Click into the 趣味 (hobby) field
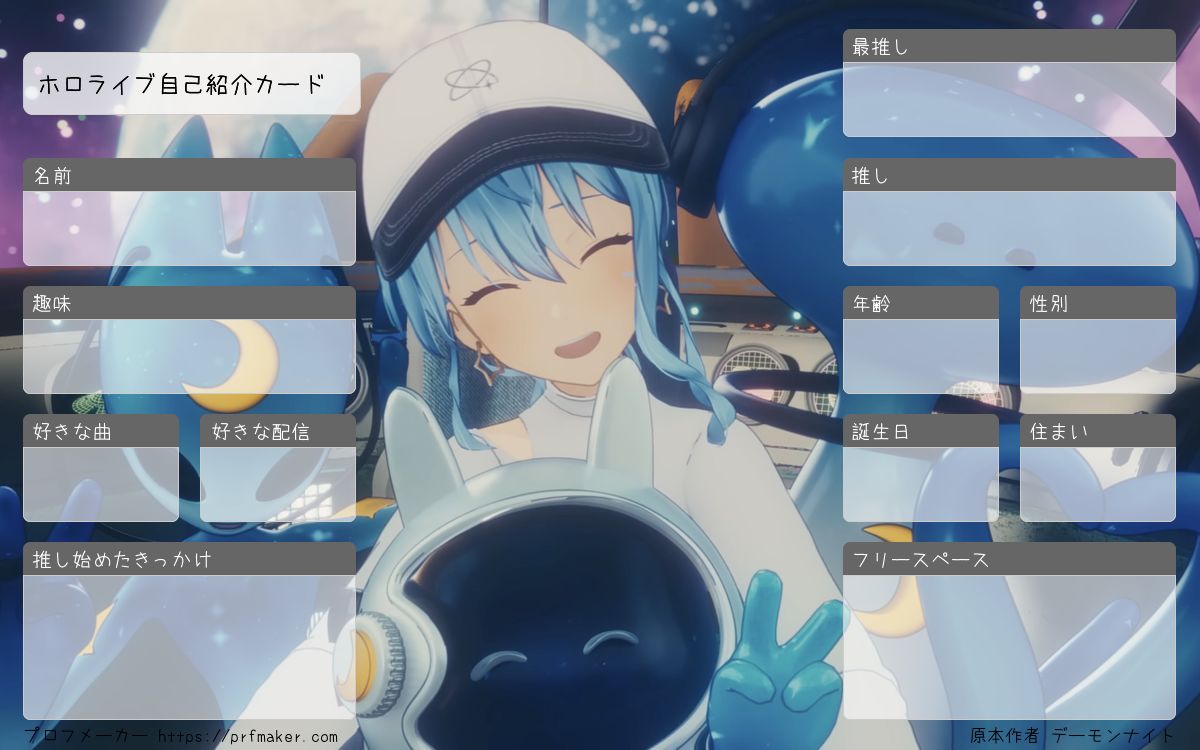This screenshot has height=750, width=1200. (189, 356)
